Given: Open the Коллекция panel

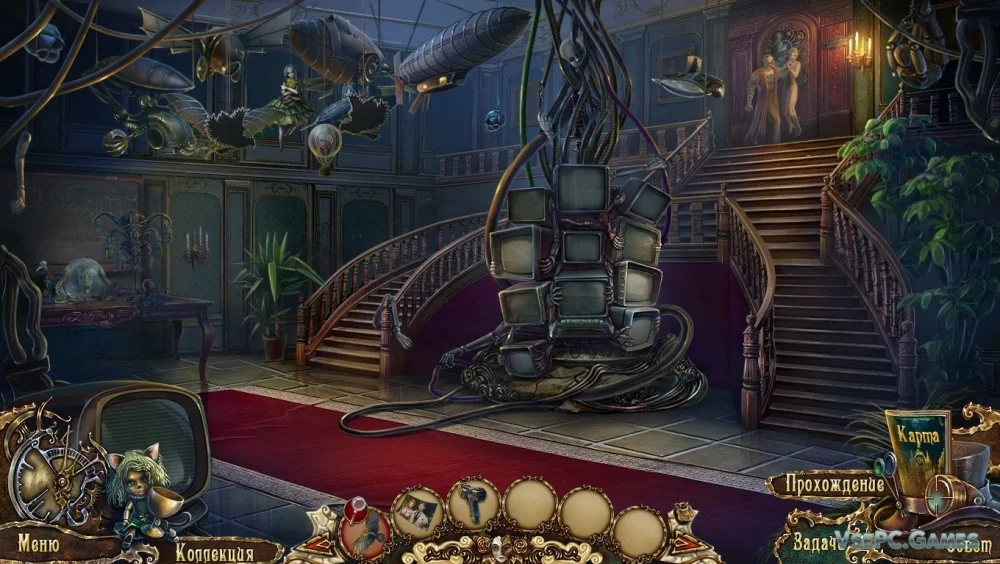Looking at the screenshot, I should 214,551.
